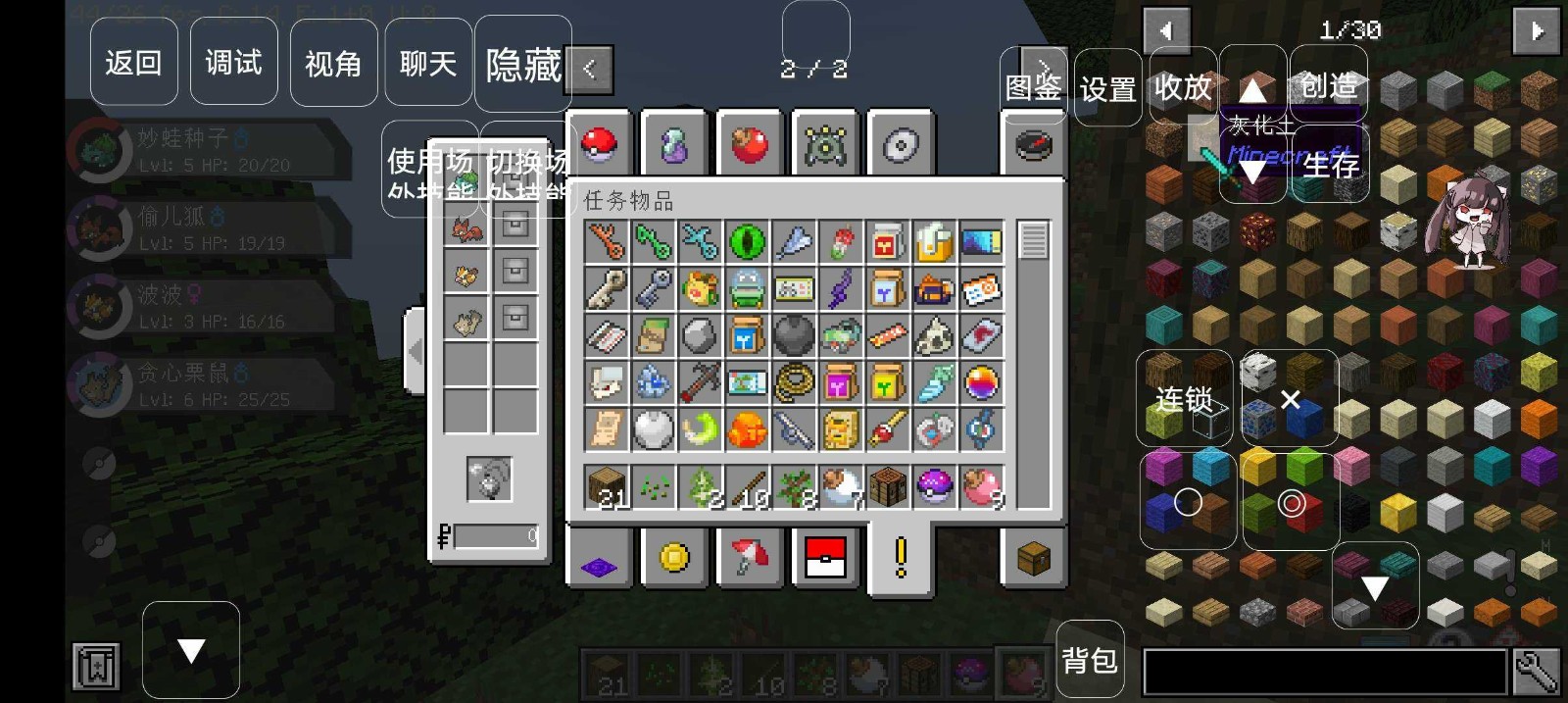This screenshot has width=1568, height=703.
Task: Go to the next creative page arrow
Action: [x=1536, y=30]
